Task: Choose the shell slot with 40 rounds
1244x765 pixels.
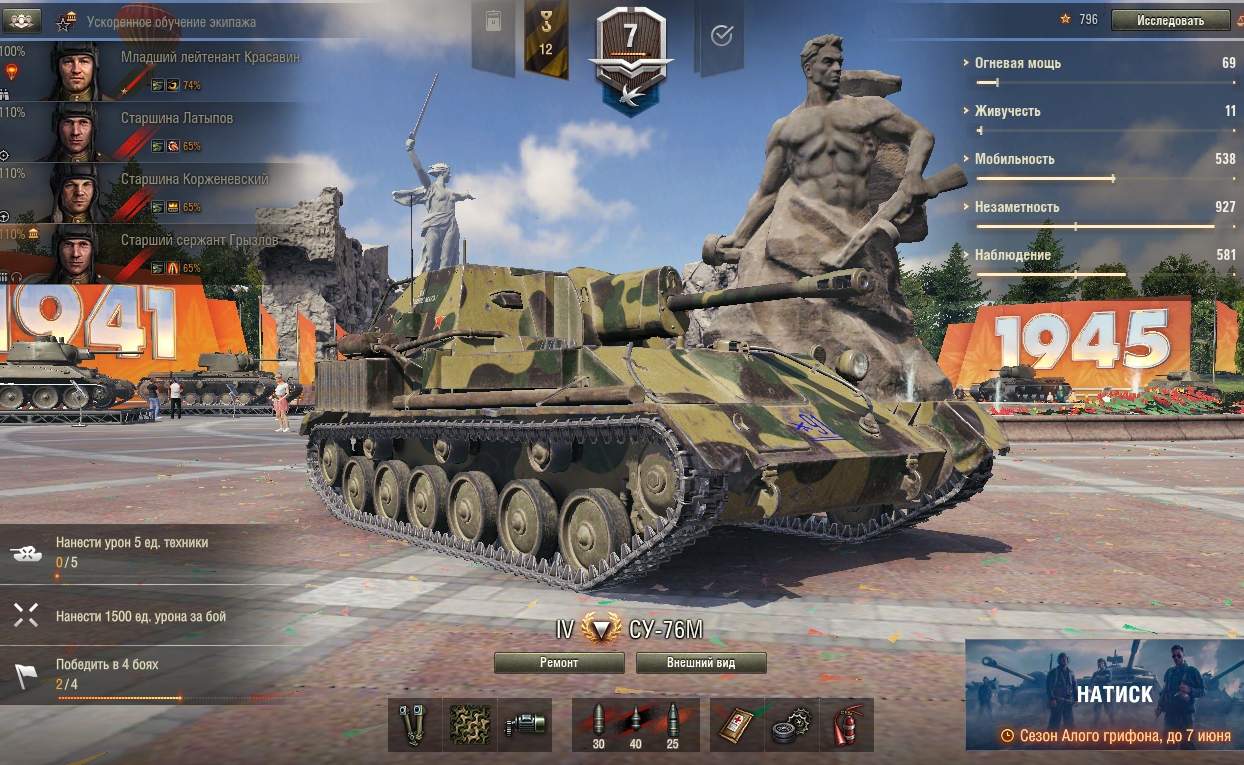Action: point(635,724)
